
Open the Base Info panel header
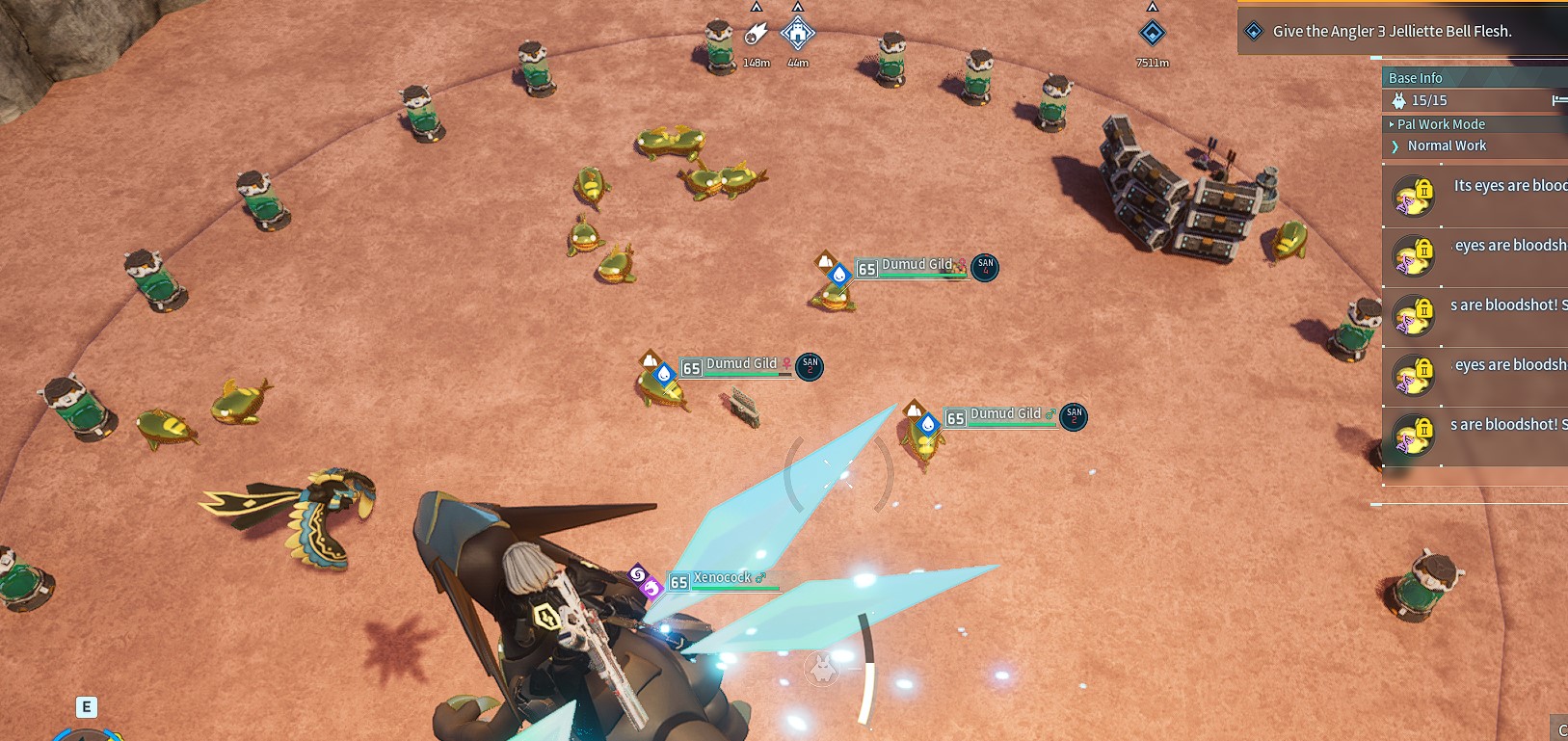[1416, 78]
